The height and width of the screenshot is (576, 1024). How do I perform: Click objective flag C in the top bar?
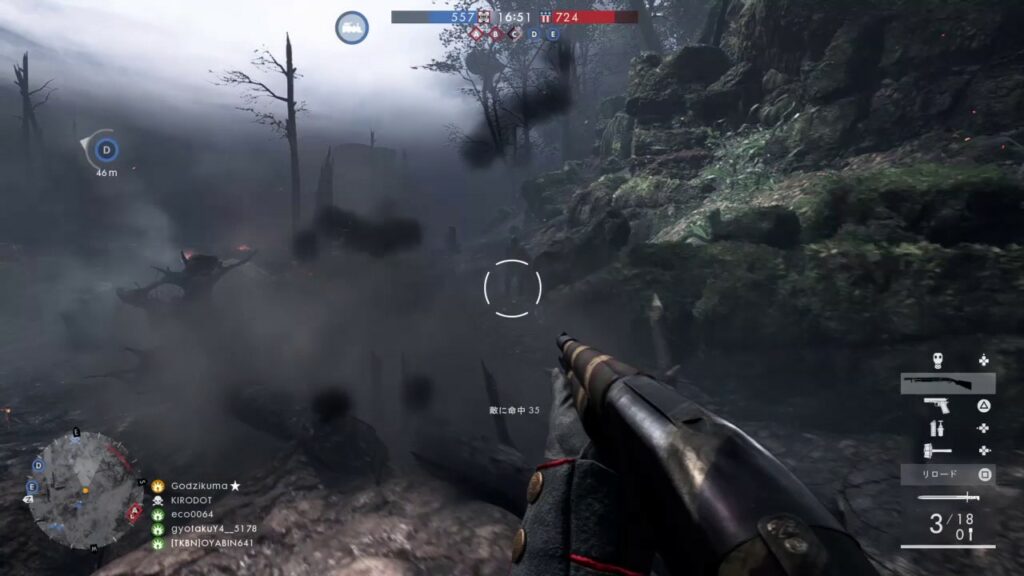click(515, 33)
